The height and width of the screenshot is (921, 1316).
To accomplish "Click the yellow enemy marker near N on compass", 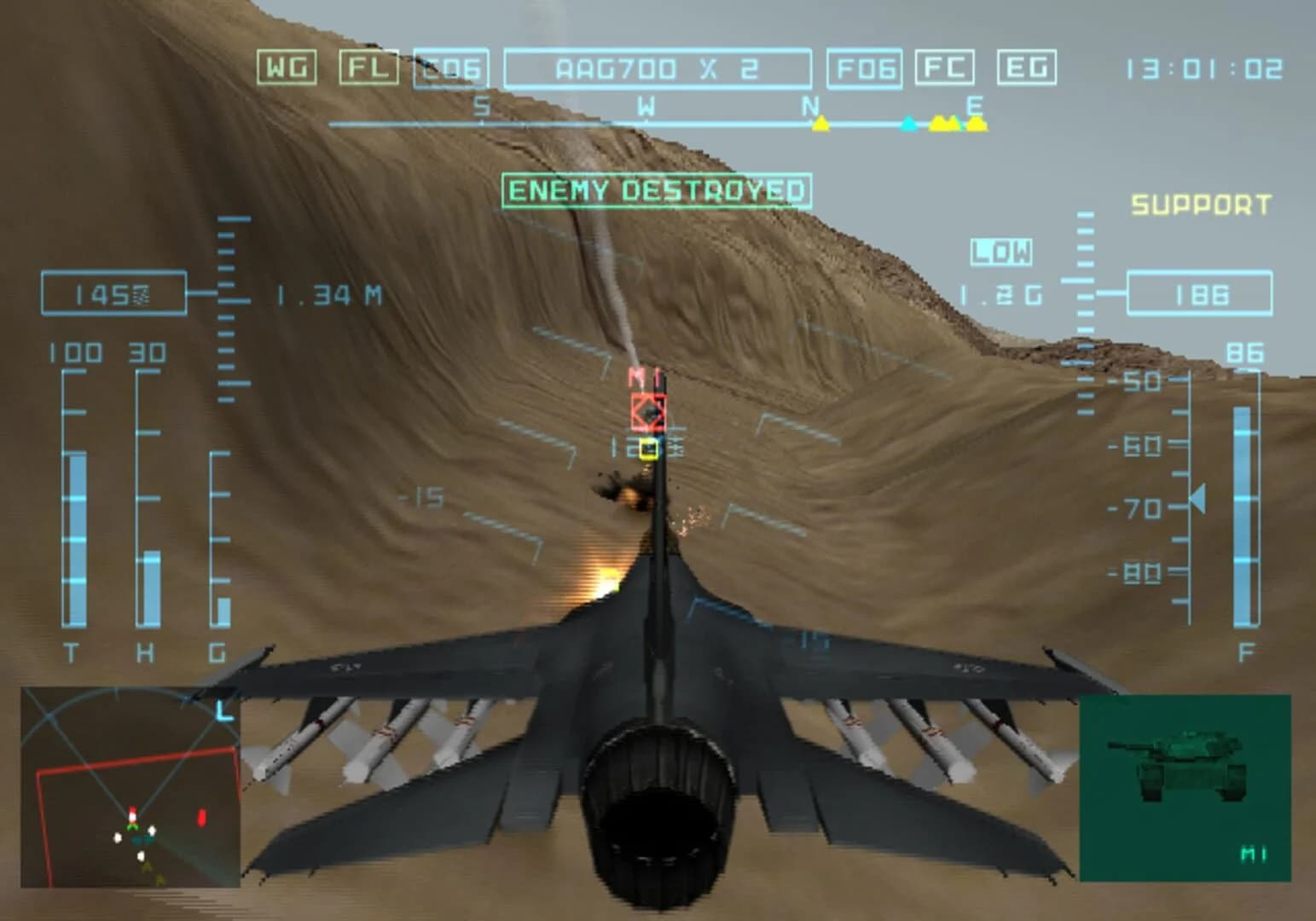I will click(820, 125).
